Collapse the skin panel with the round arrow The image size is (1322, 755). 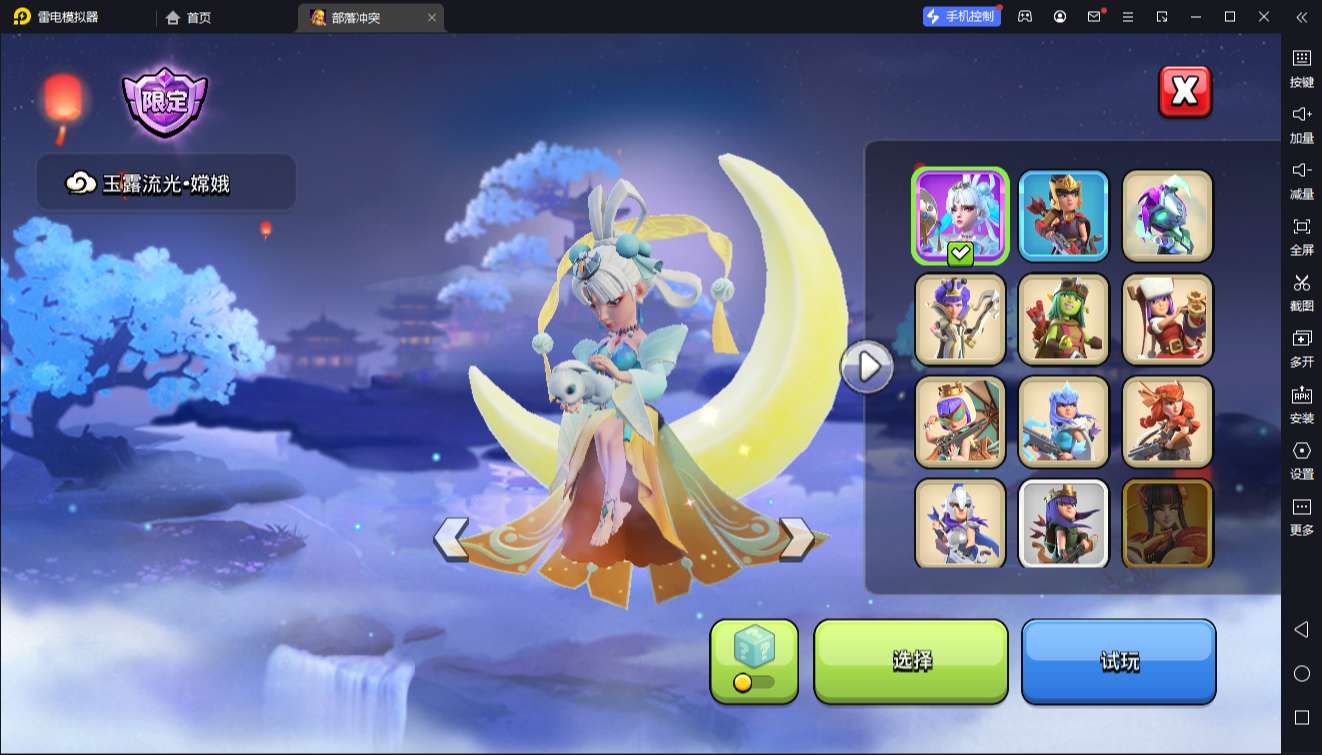click(867, 367)
